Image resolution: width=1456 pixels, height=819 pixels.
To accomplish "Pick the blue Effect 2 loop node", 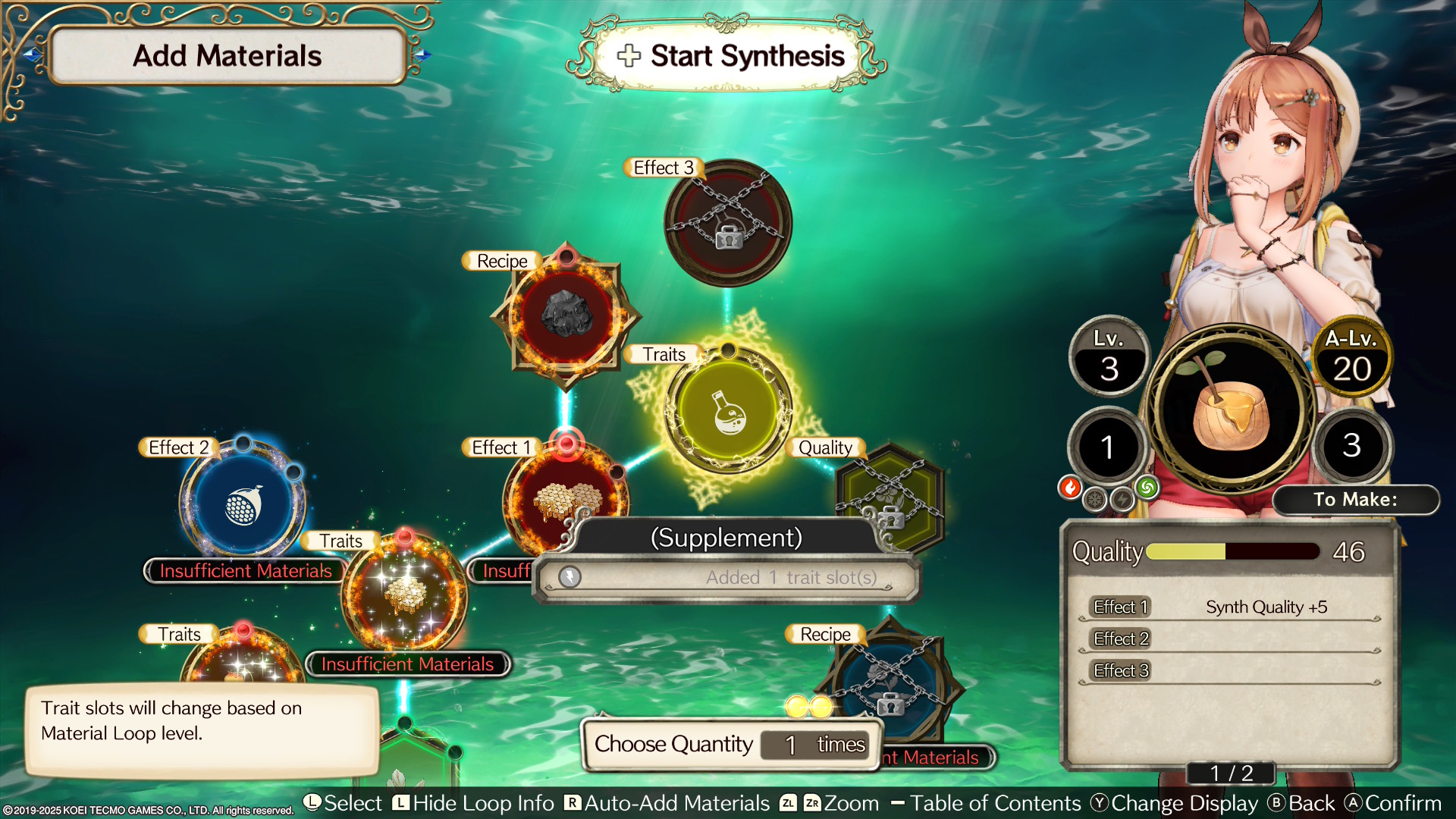I will coord(243,504).
